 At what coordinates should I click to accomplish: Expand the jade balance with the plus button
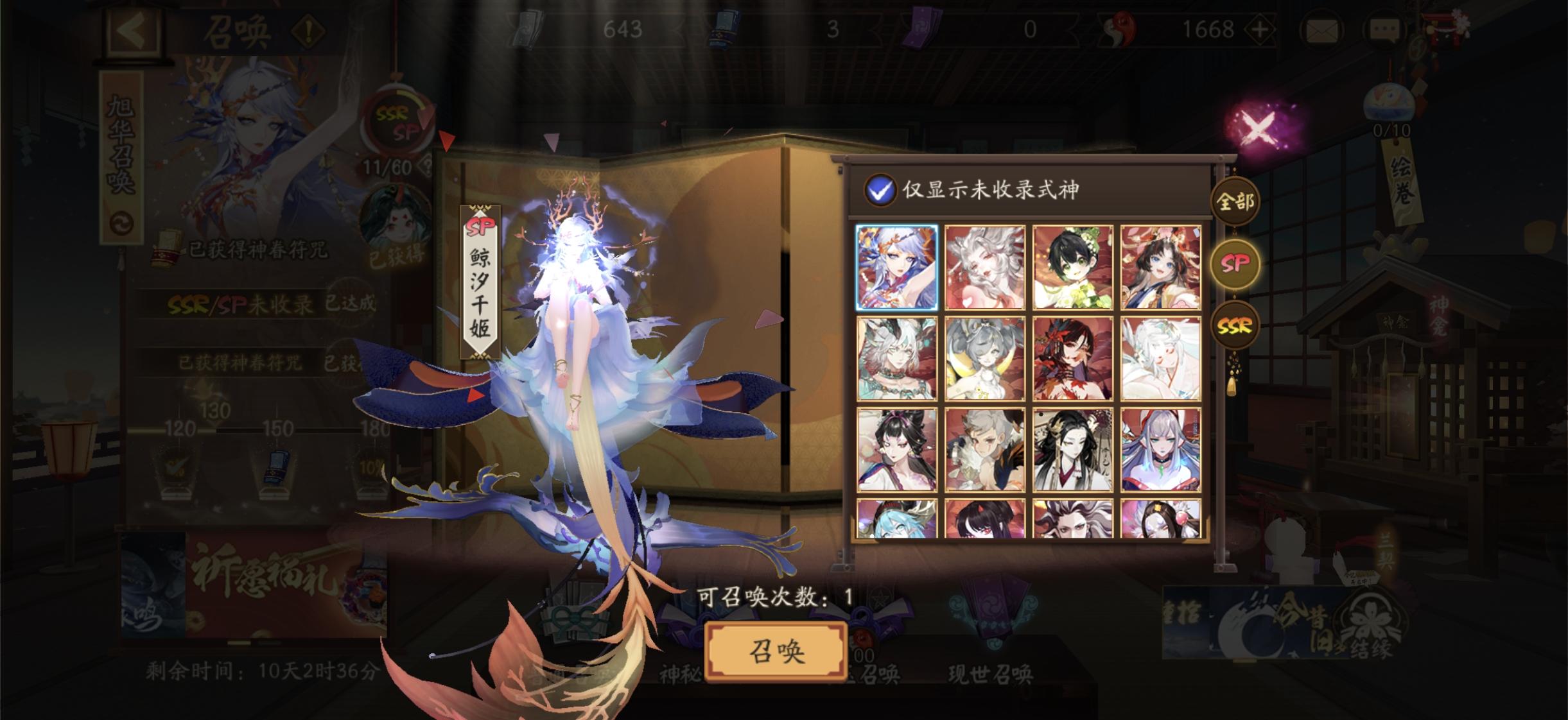tap(1260, 29)
